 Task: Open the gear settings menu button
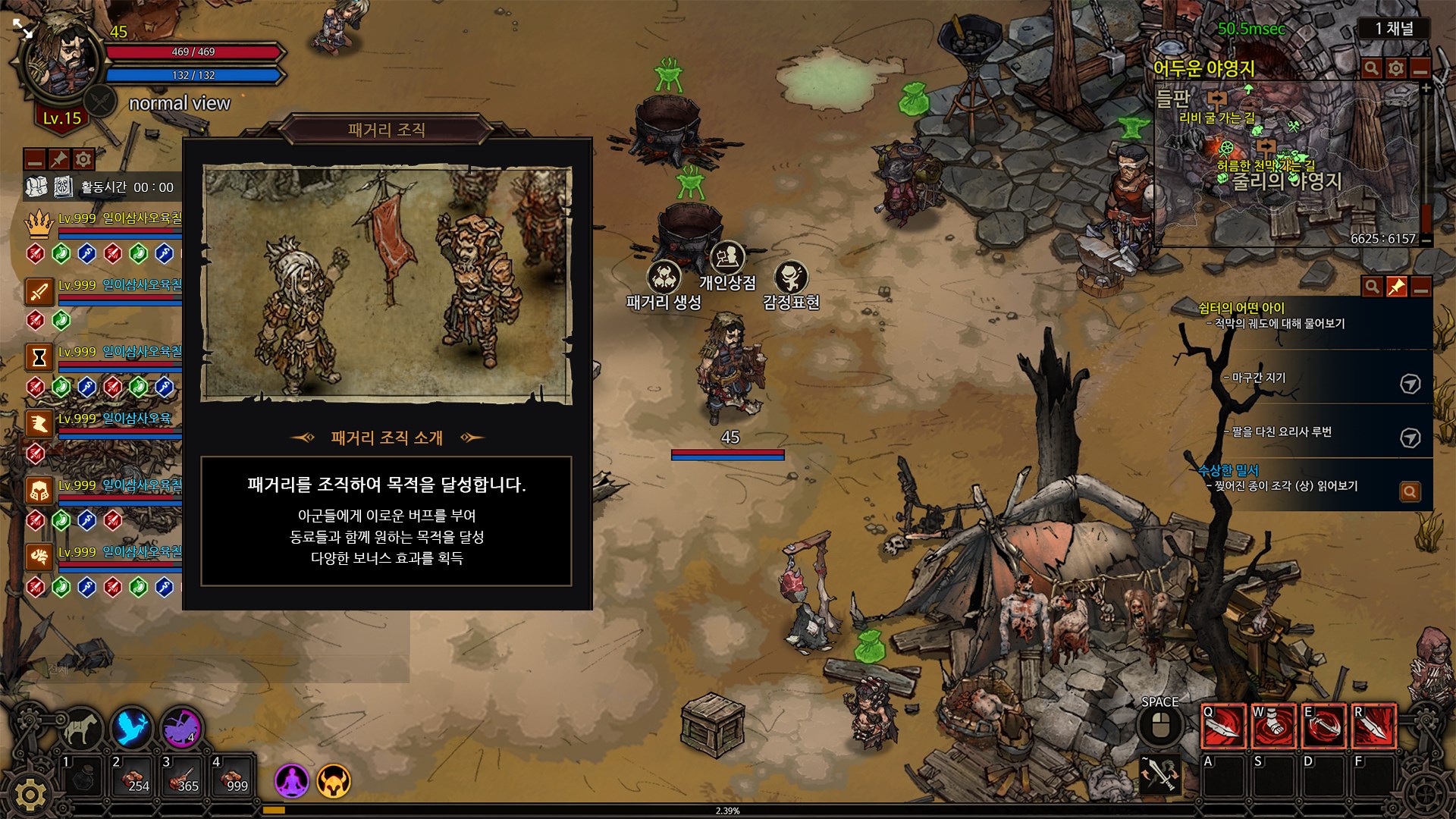pos(30,794)
